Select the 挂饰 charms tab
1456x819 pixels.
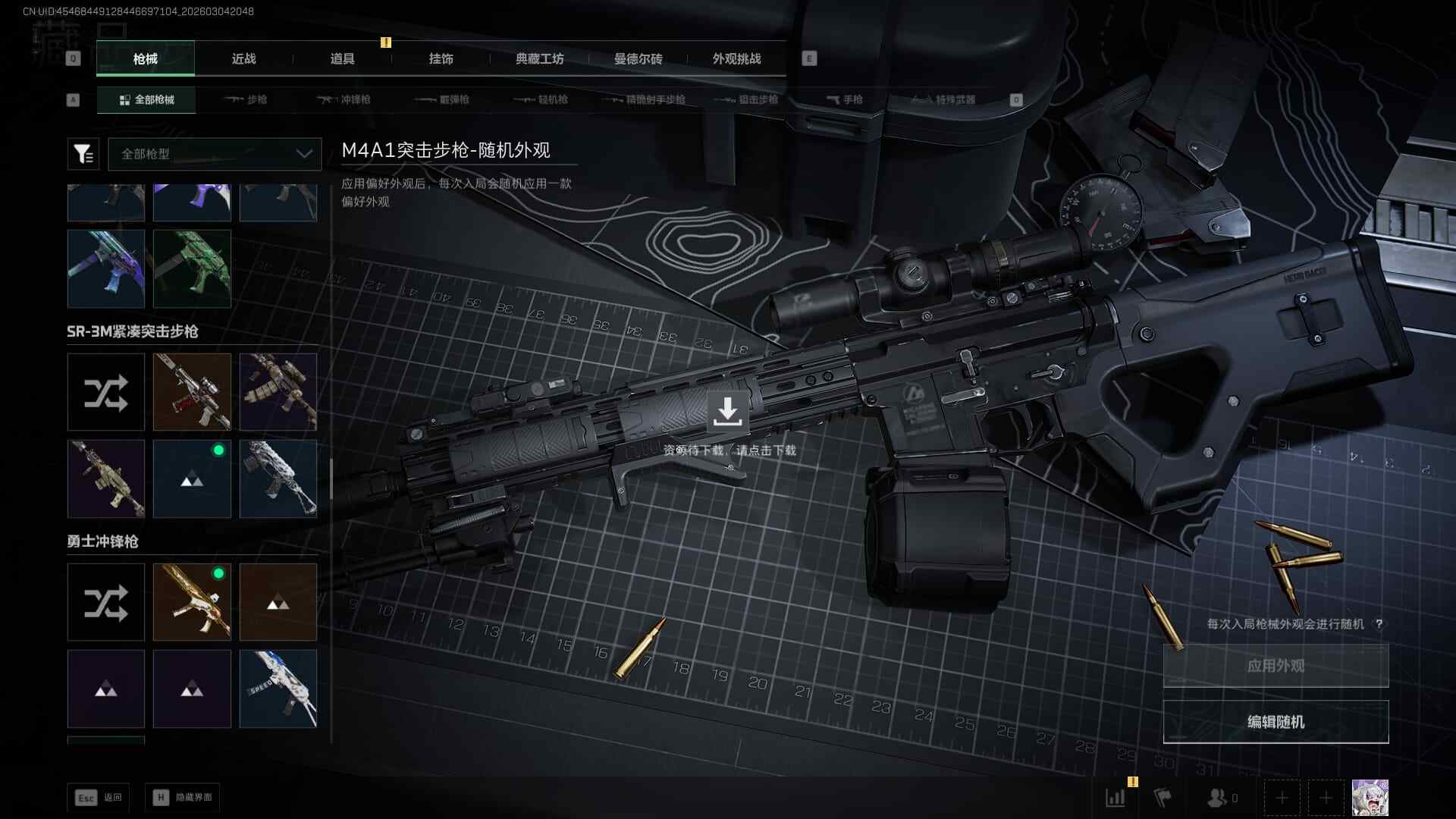point(441,59)
